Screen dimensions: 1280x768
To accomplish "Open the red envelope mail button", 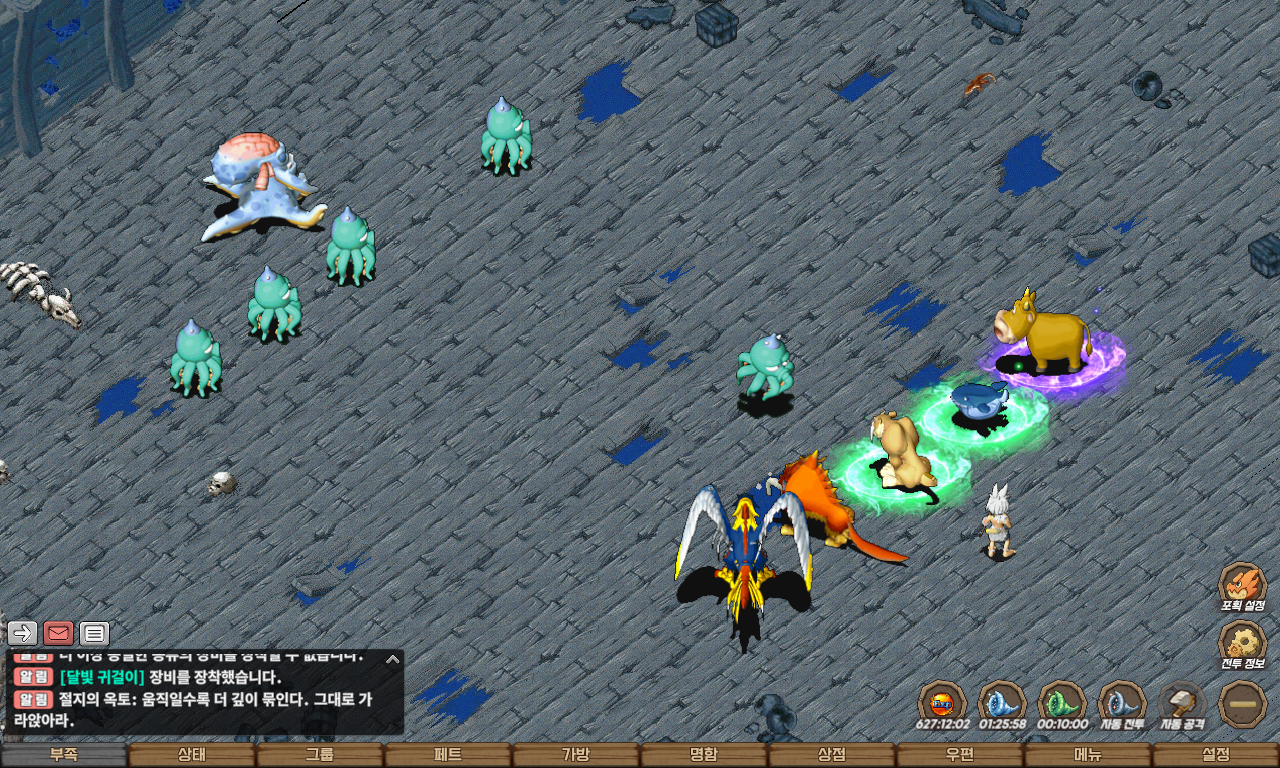I will click(x=58, y=633).
